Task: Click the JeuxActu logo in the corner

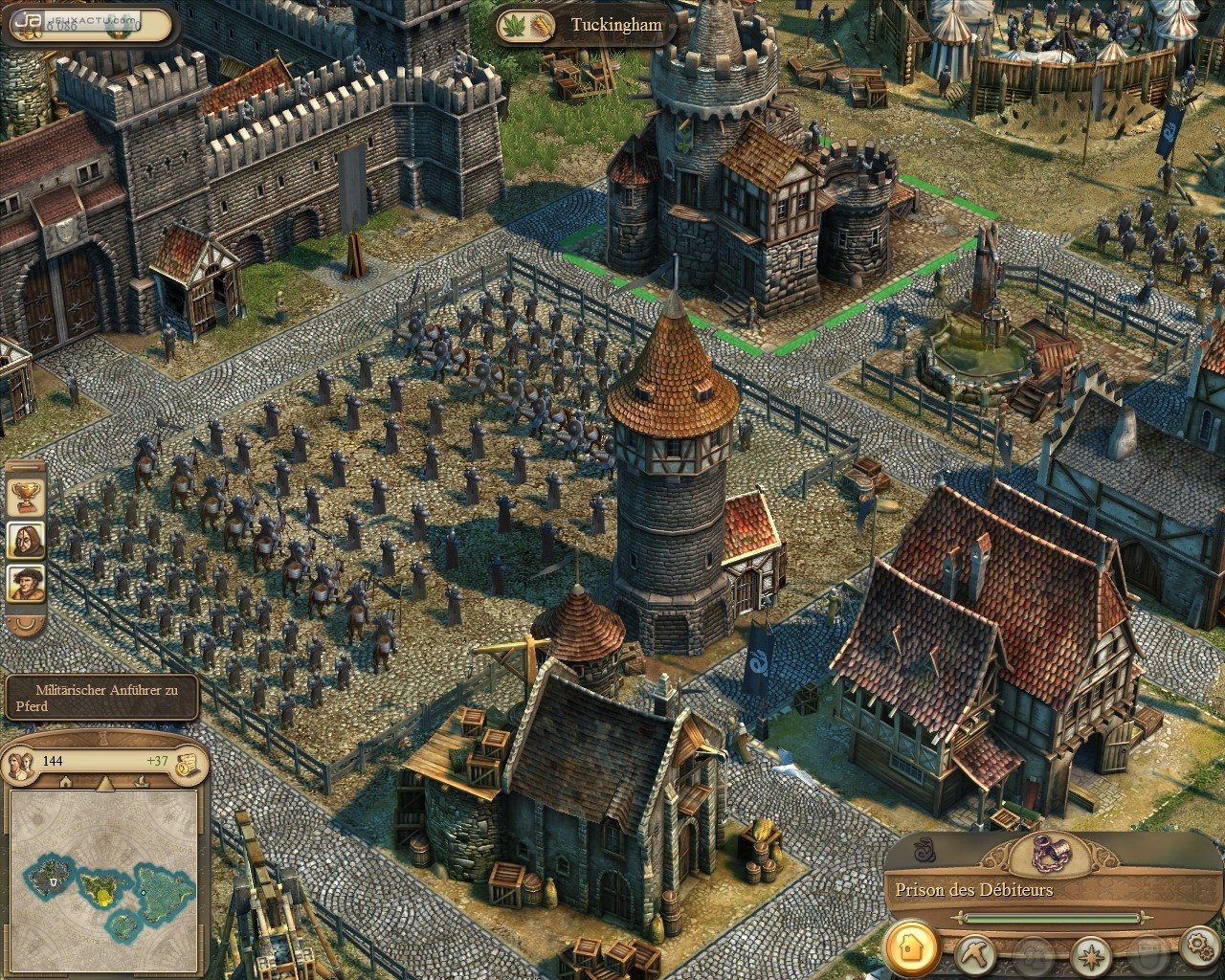Action: coord(29,19)
